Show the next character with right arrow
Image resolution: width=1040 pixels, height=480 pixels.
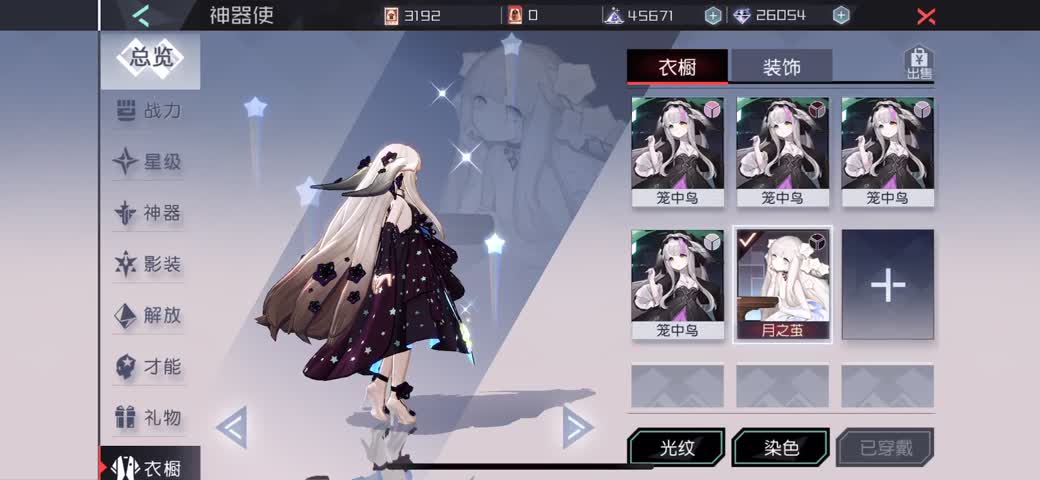(576, 427)
